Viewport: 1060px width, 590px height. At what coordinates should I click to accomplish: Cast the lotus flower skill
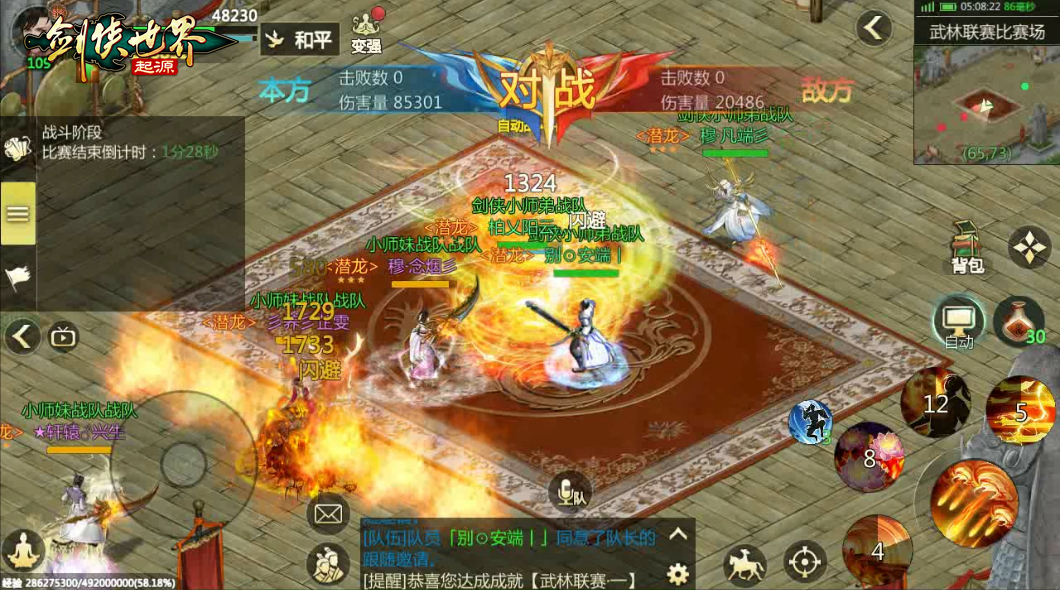coord(869,457)
